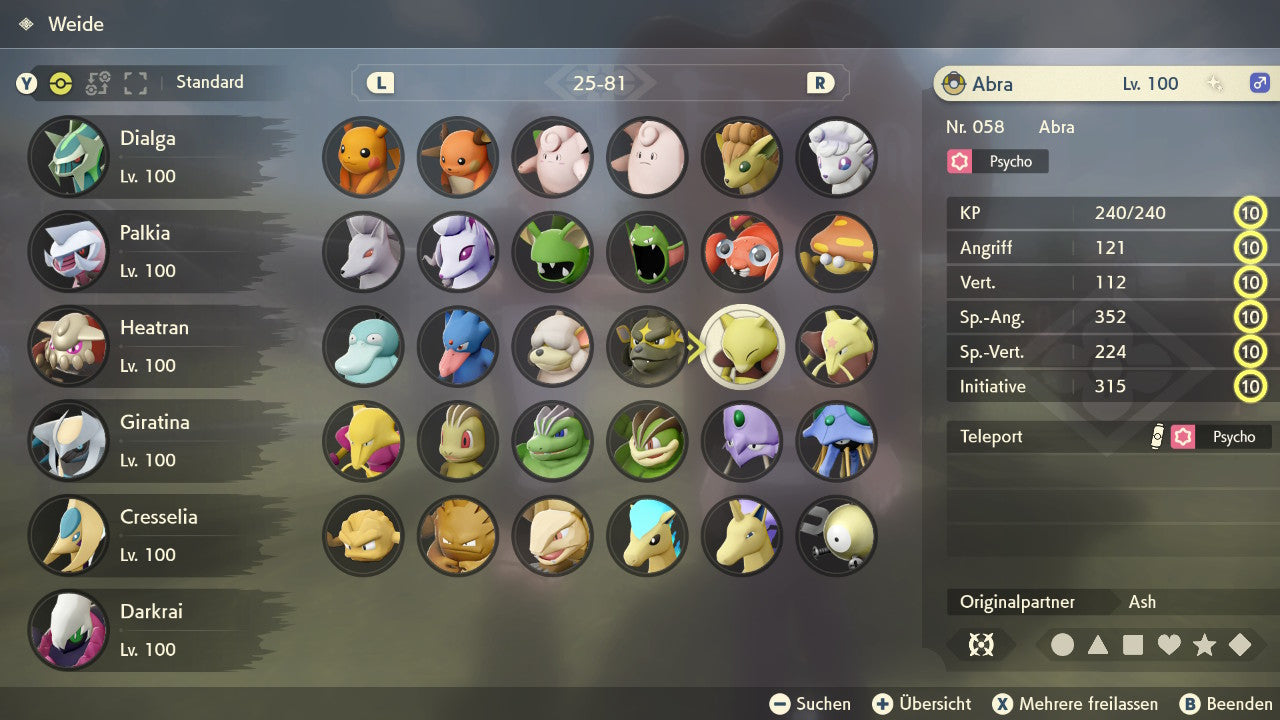Pick the Tentacruel pasture slot
1280x720 pixels.
click(x=836, y=441)
